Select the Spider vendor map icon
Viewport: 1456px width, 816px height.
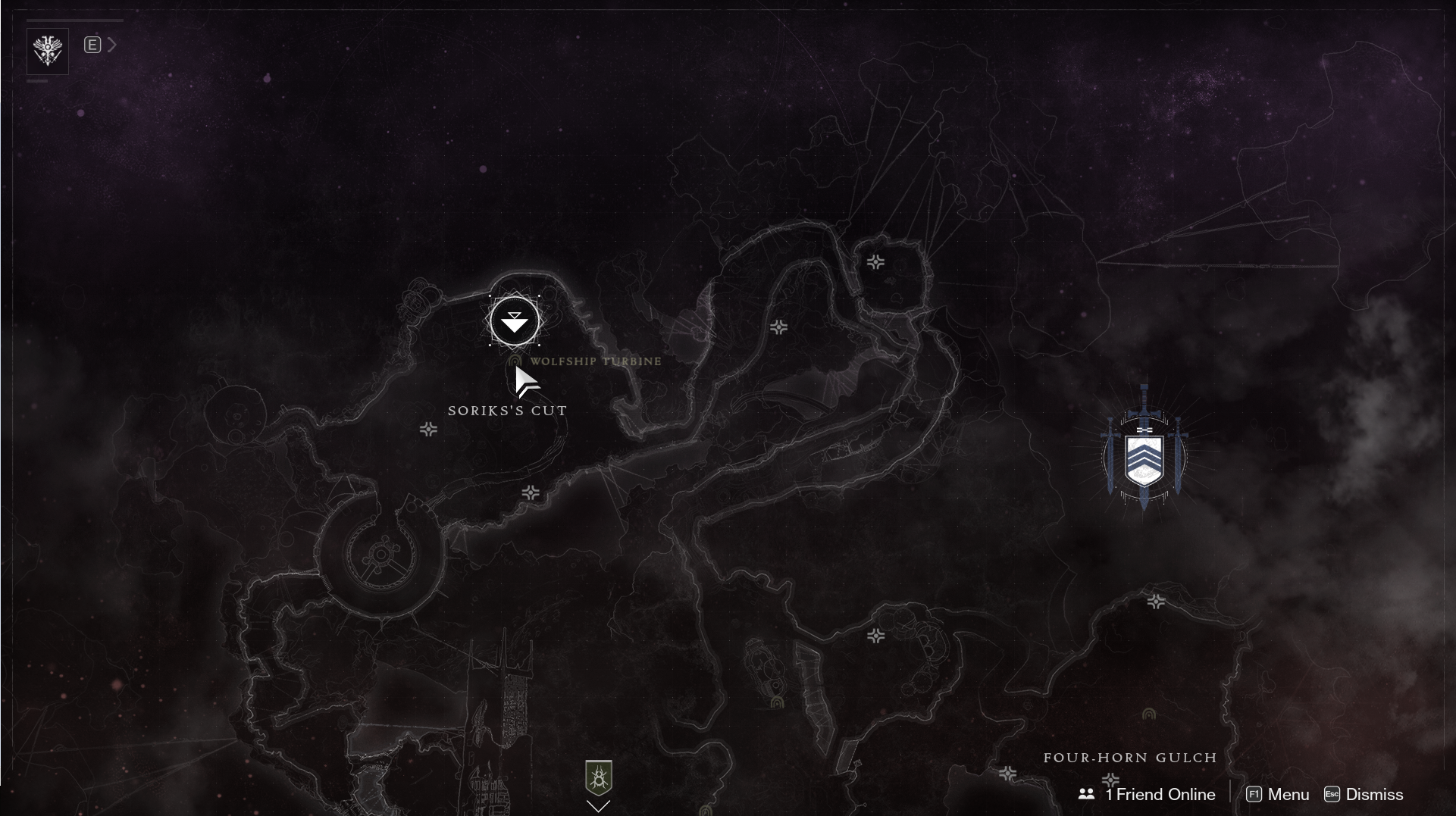[599, 778]
